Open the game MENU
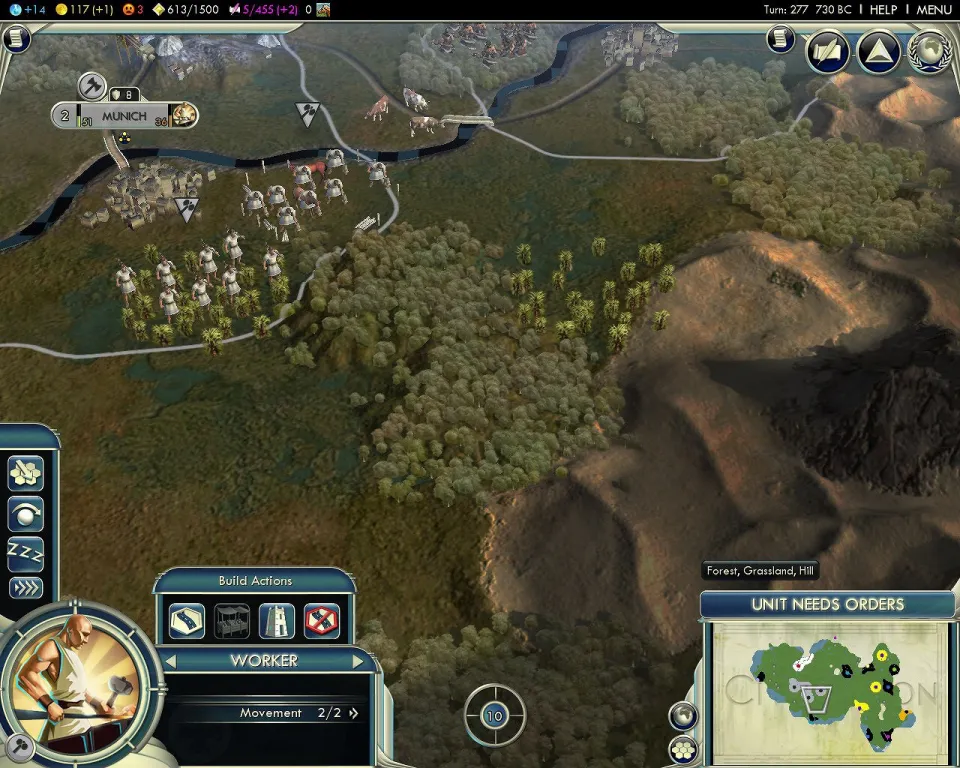960x768 pixels. click(x=934, y=9)
